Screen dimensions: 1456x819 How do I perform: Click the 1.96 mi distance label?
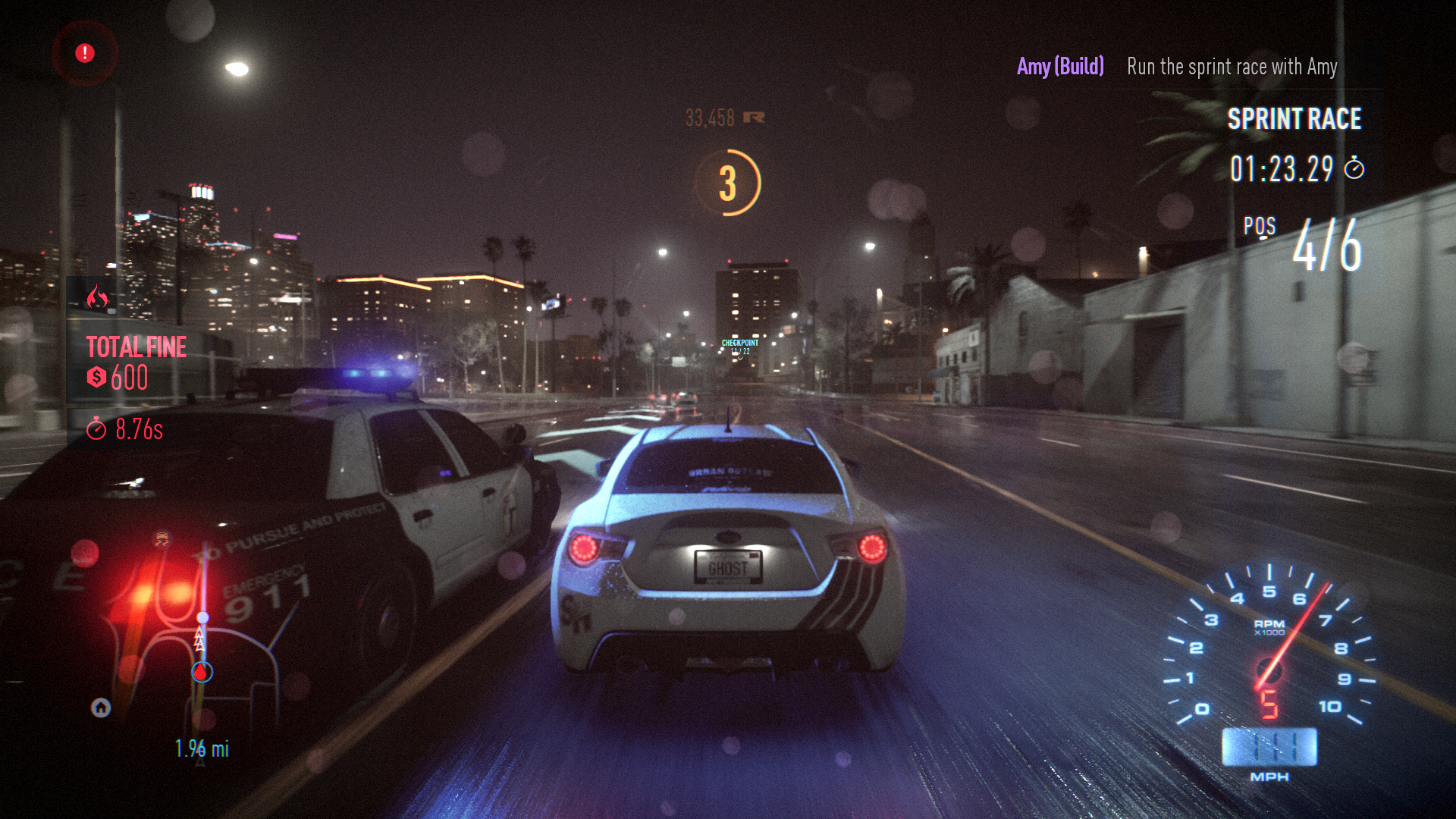tap(200, 749)
